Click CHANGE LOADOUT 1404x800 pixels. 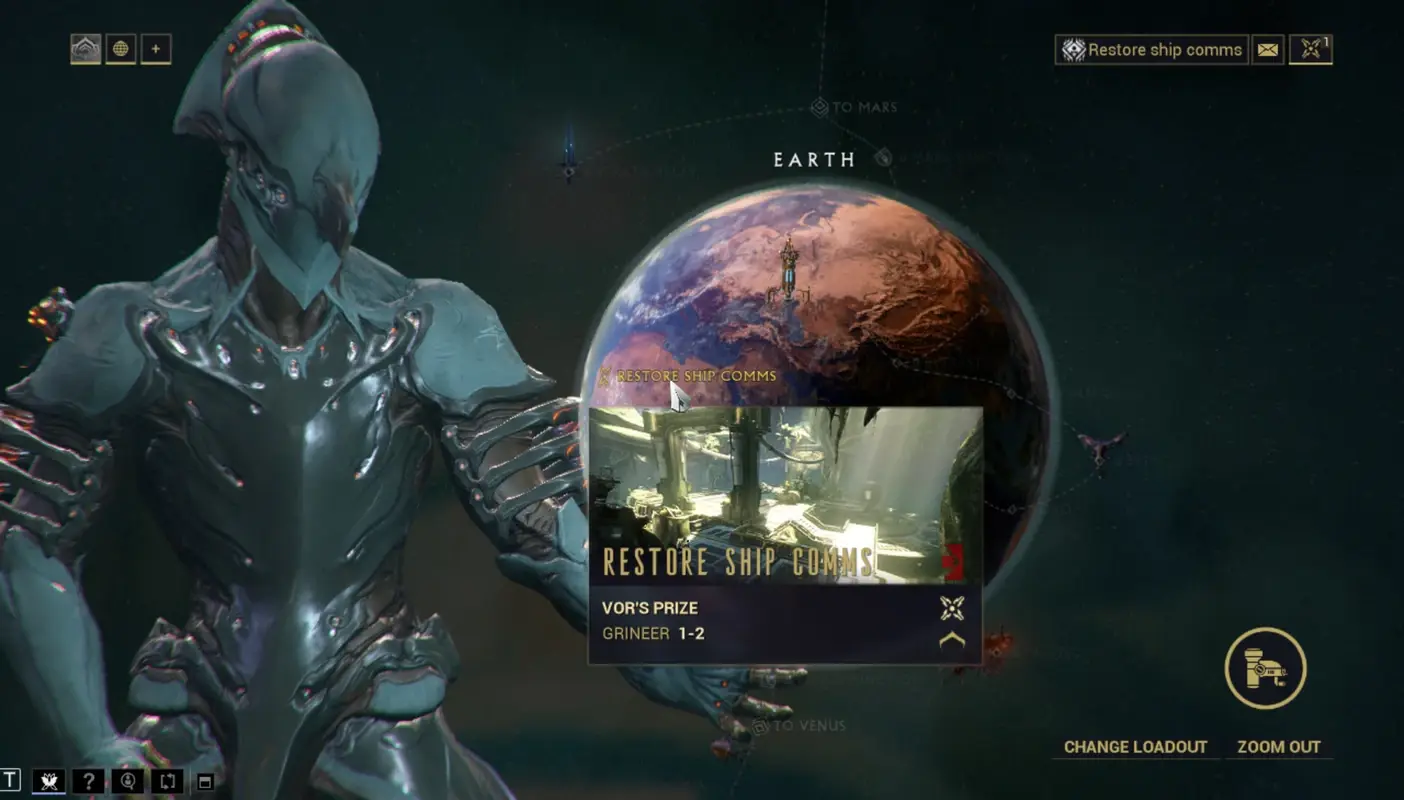[x=1136, y=746]
